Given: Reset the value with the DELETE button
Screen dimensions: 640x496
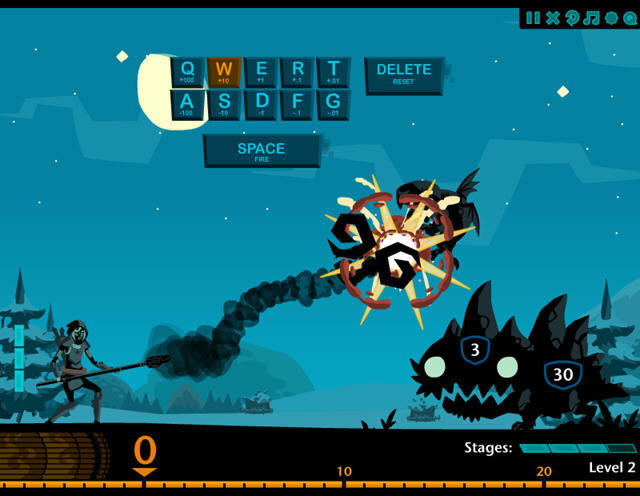Looking at the screenshot, I should point(404,74).
